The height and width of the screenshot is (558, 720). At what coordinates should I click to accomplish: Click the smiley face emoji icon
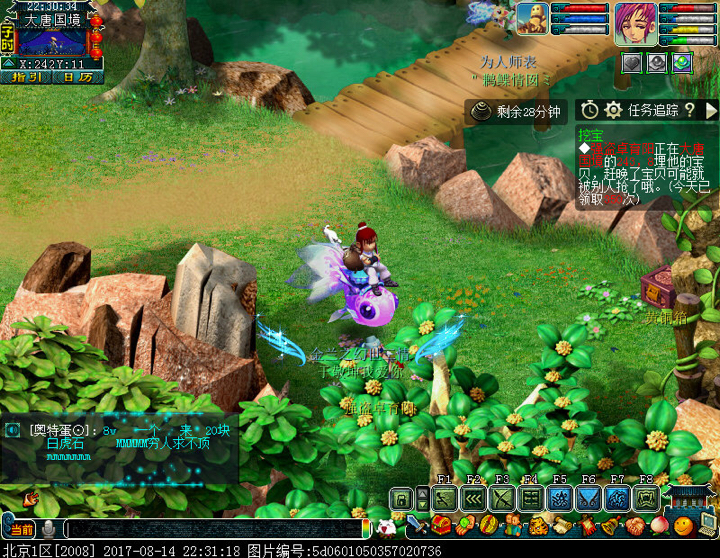tap(683, 525)
